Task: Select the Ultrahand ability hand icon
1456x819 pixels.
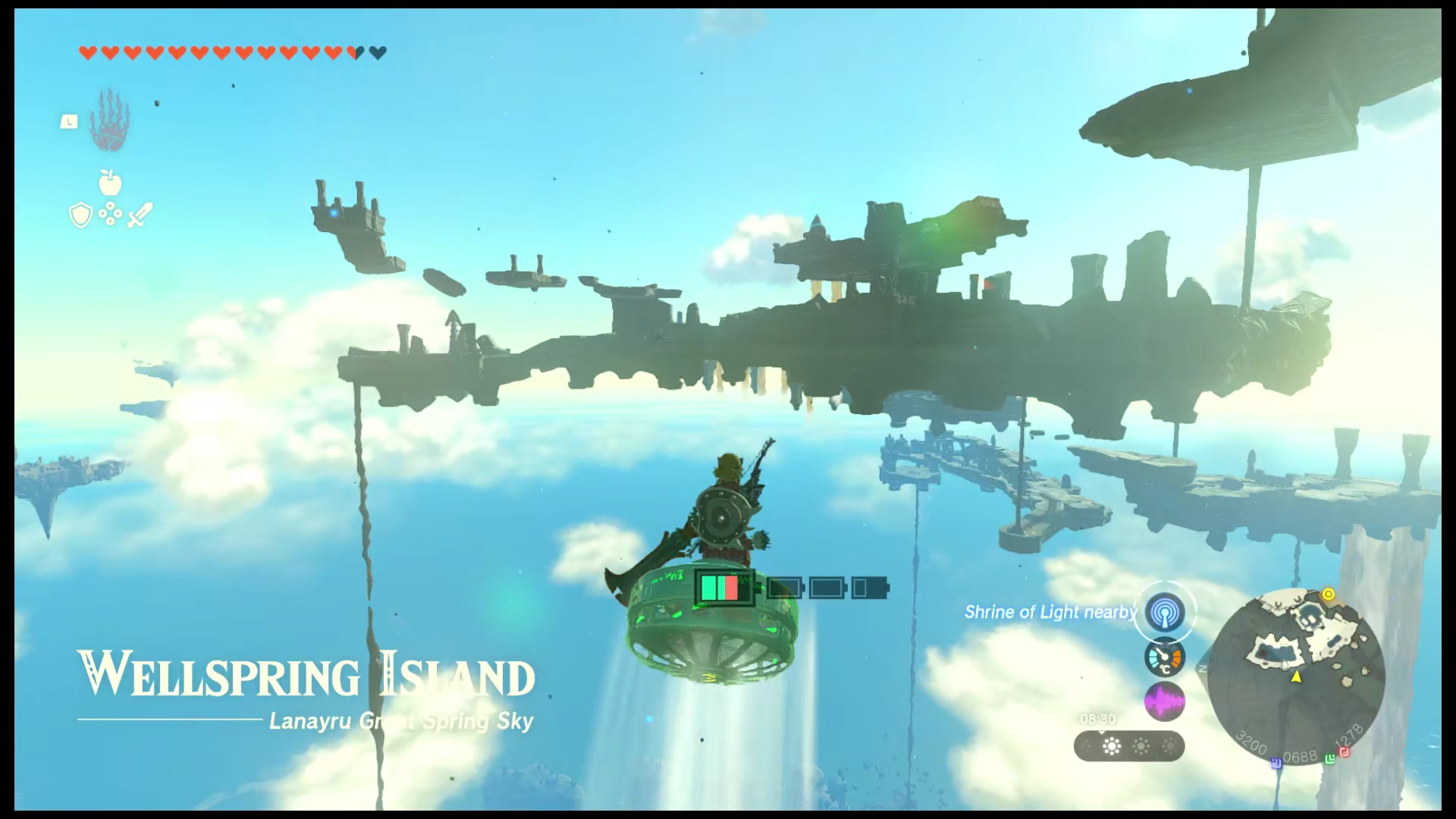Action: (x=110, y=121)
